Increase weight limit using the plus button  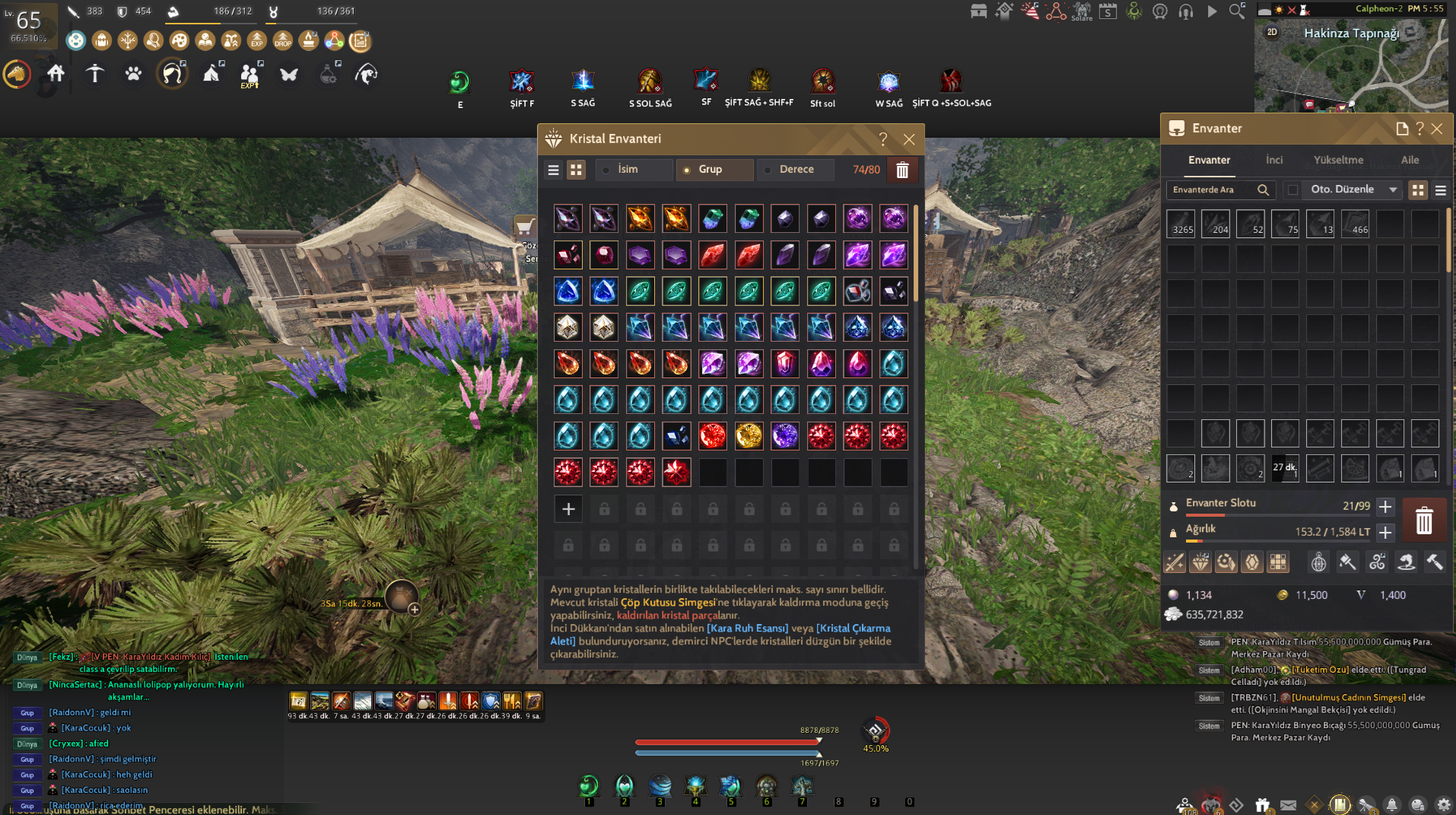[1385, 533]
